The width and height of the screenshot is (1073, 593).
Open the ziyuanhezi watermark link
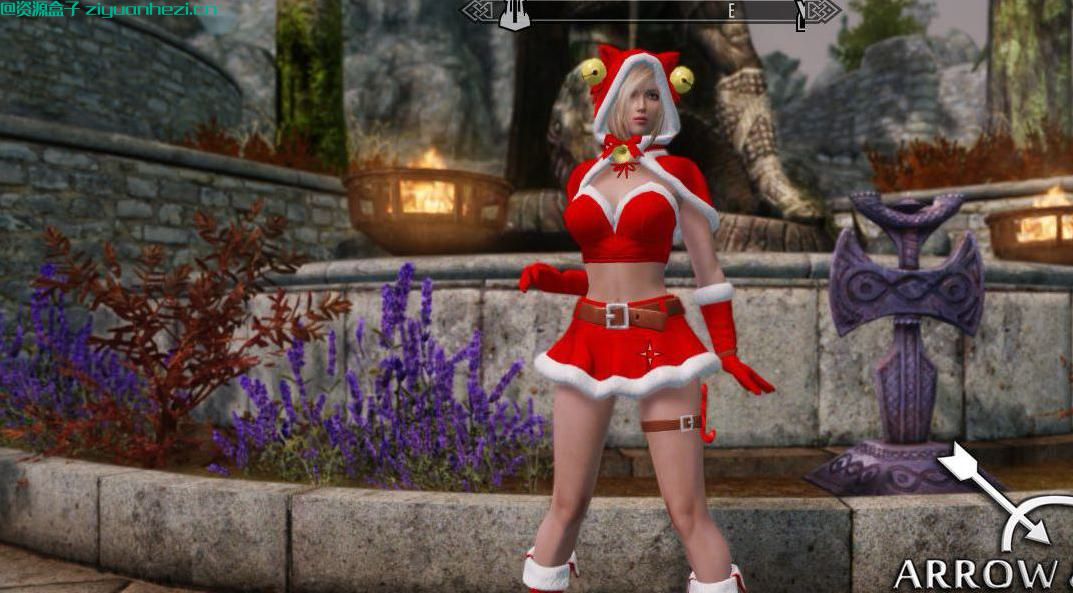(110, 9)
